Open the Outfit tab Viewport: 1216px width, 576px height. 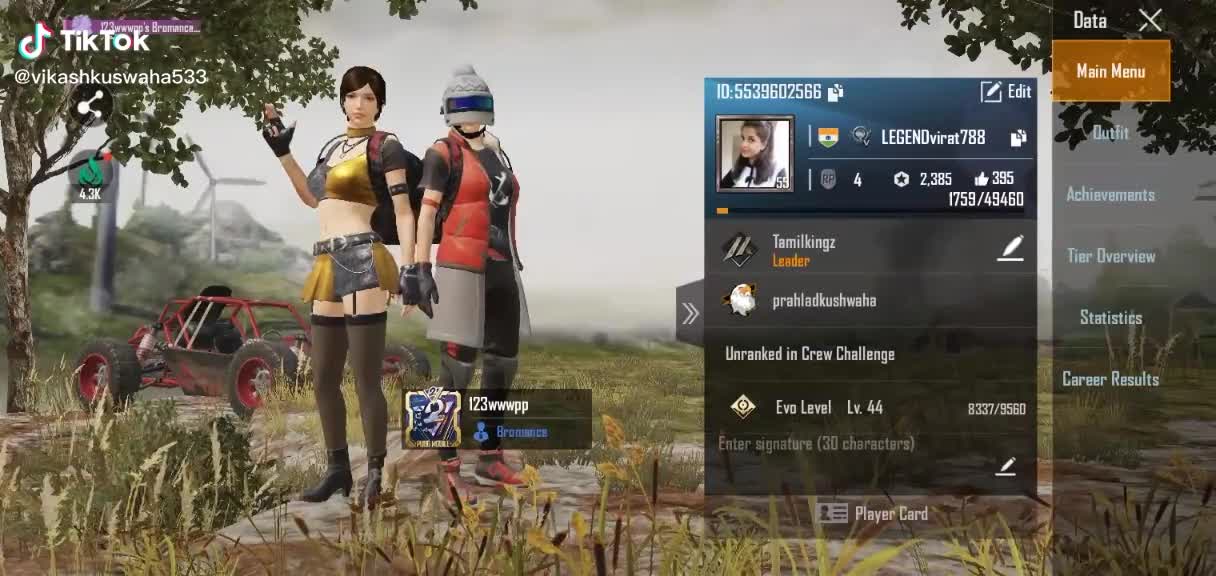point(1110,133)
